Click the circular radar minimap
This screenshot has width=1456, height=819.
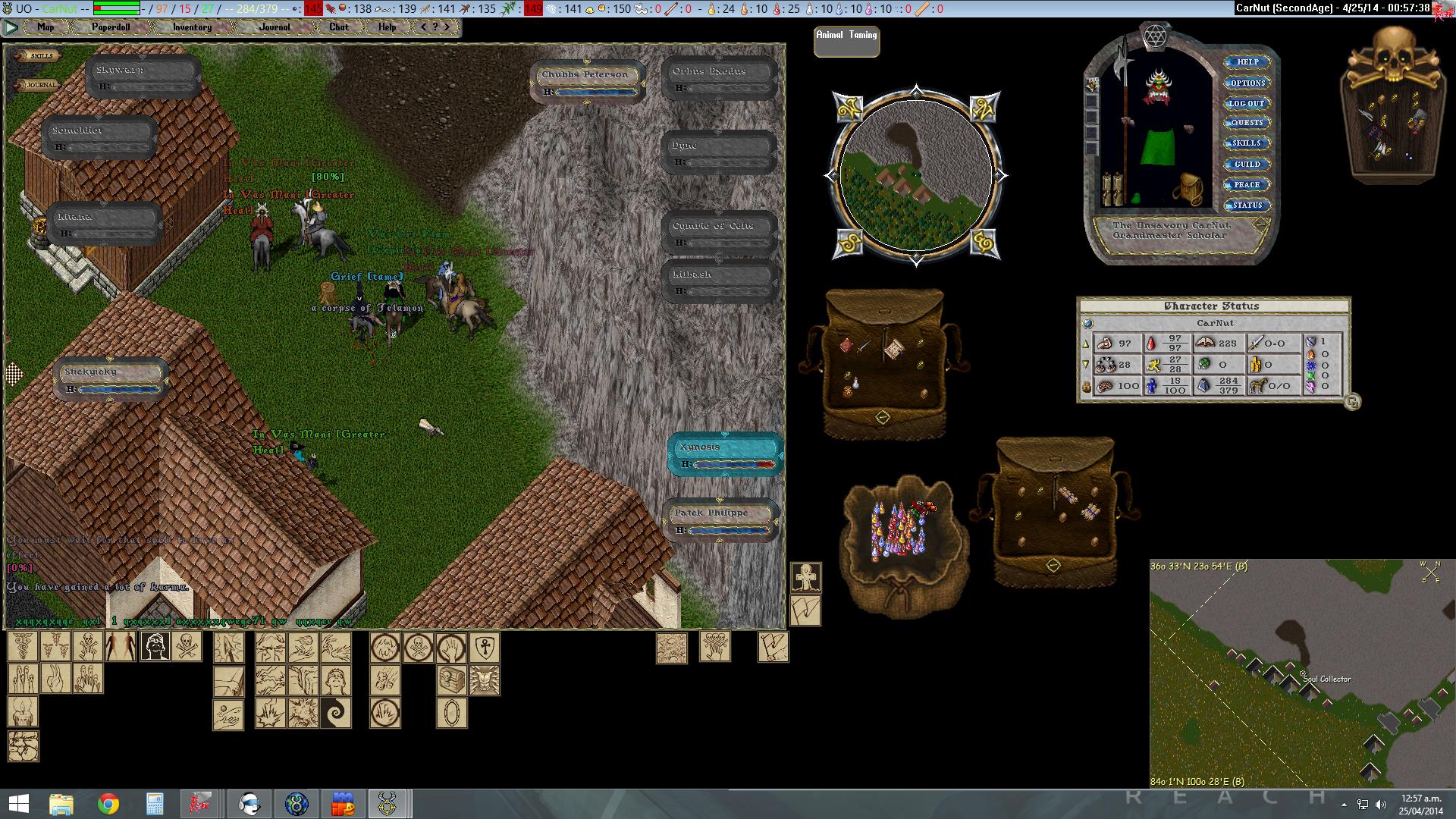point(916,176)
